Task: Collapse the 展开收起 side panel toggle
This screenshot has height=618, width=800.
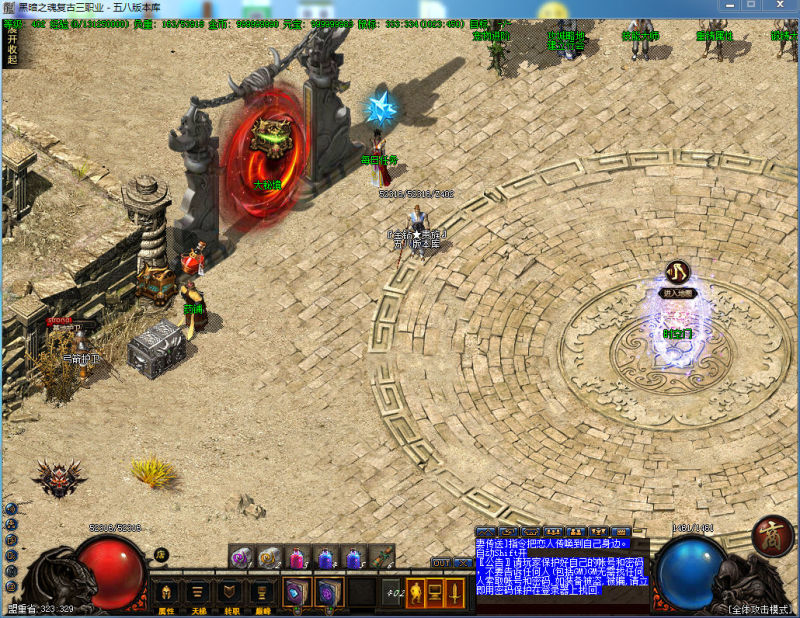Action: click(12, 43)
